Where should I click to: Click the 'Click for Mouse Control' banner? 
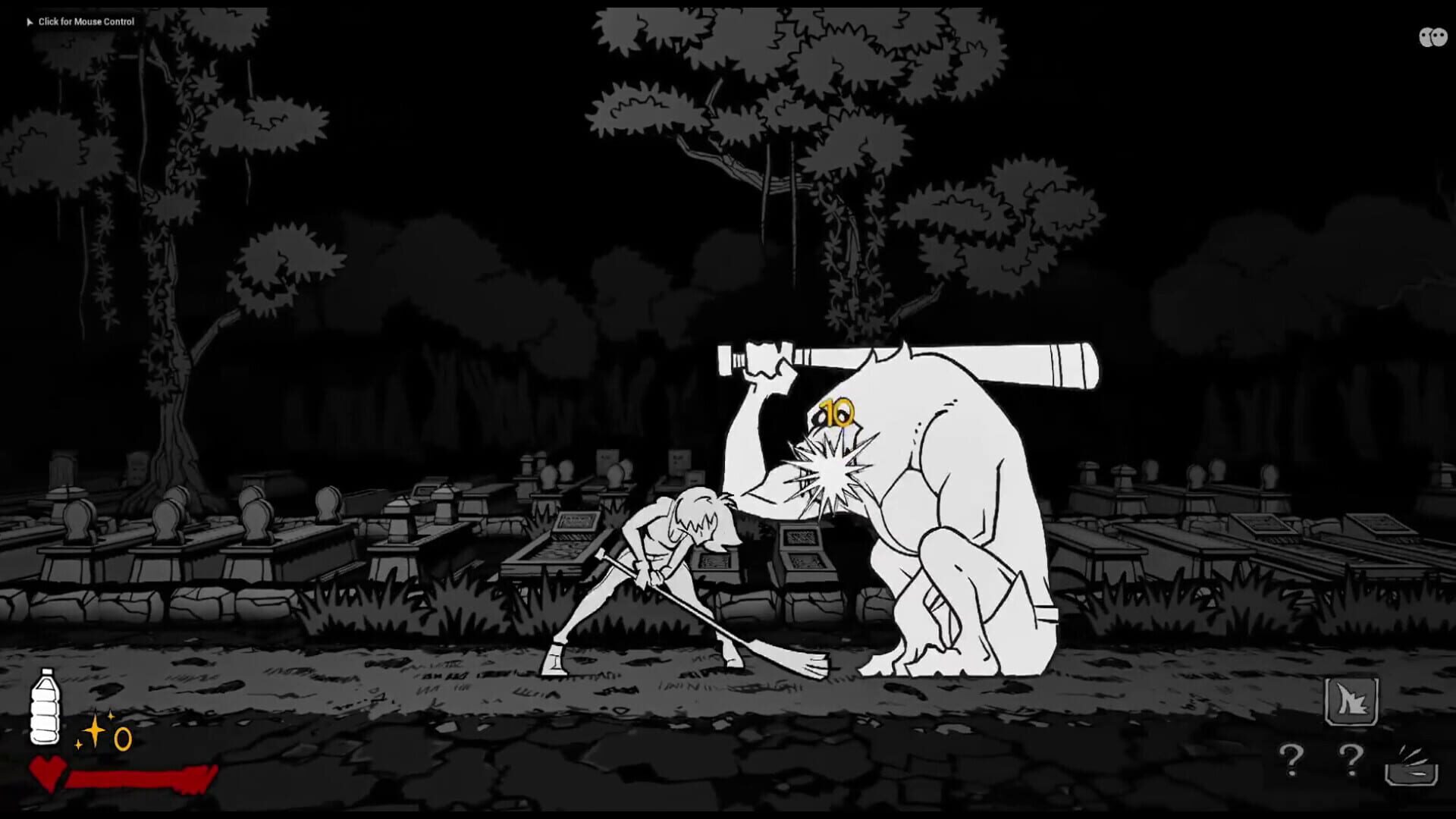click(86, 22)
